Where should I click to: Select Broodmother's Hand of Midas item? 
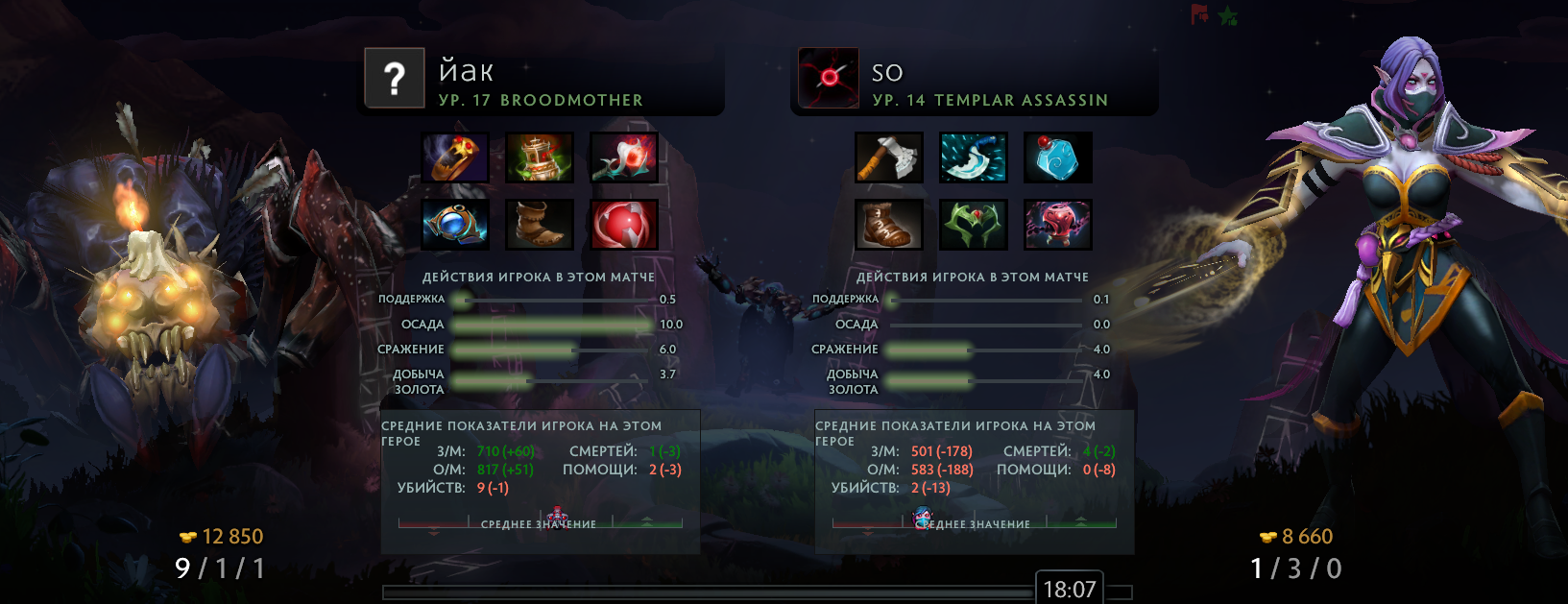click(456, 157)
